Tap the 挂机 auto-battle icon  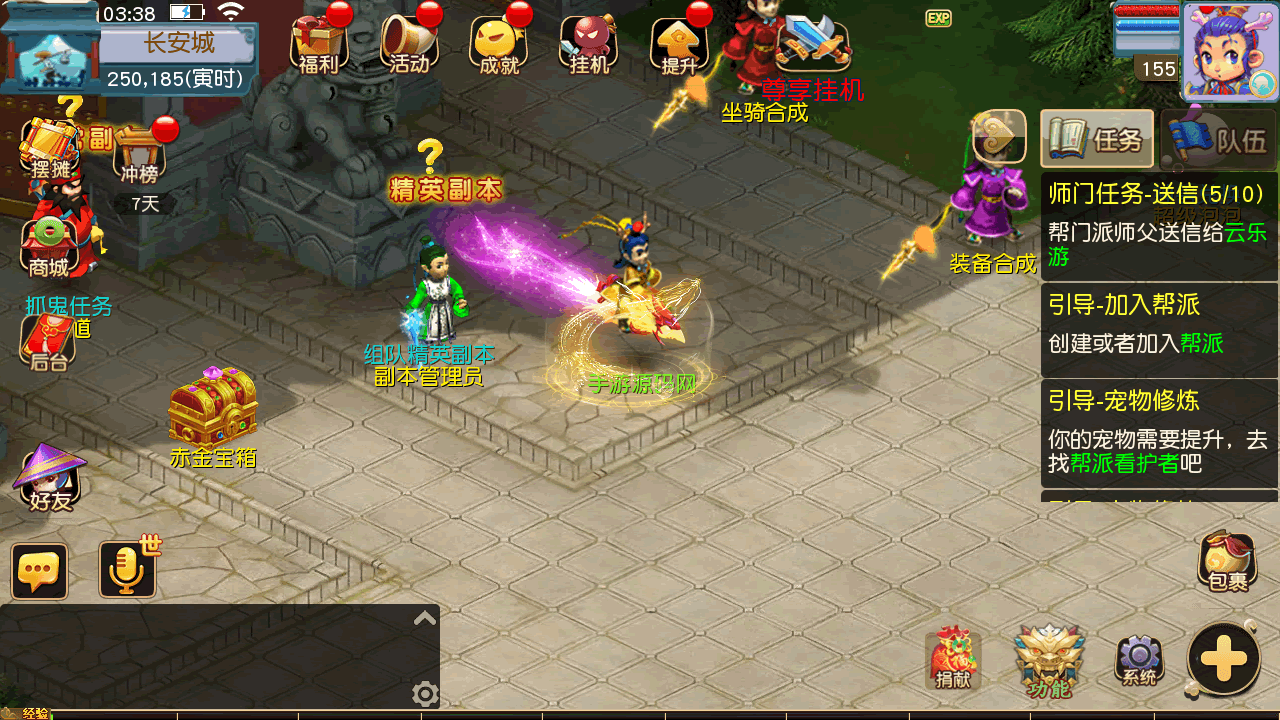coord(588,45)
